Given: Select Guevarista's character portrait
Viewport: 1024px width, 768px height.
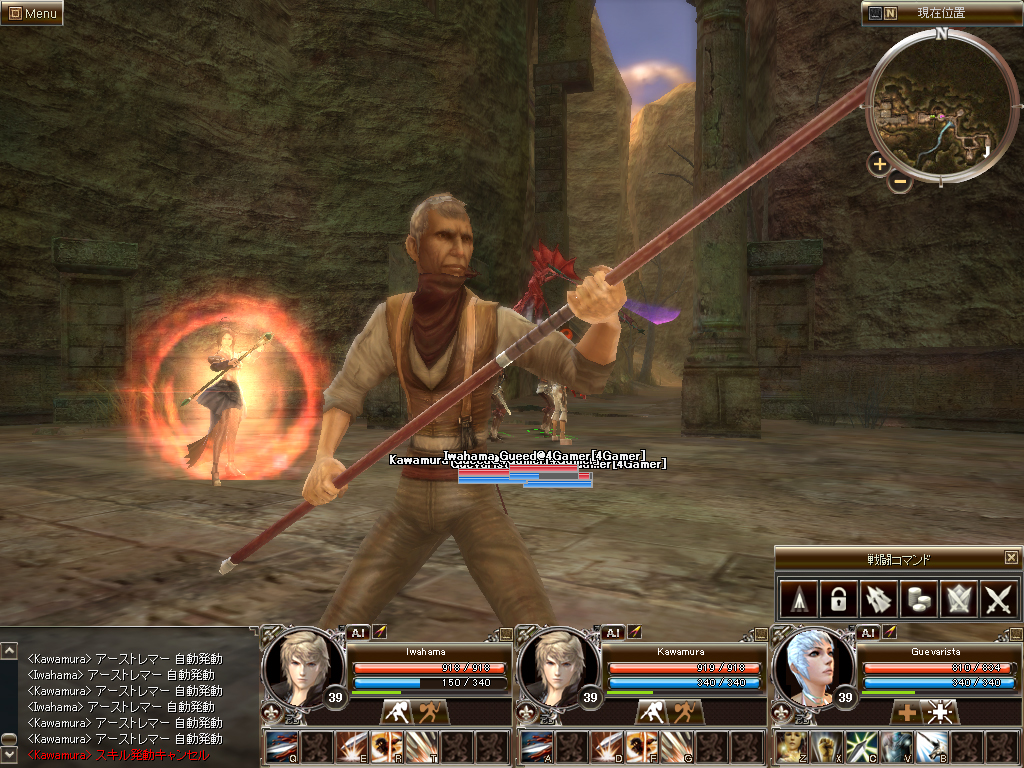Looking at the screenshot, I should pos(811,664).
